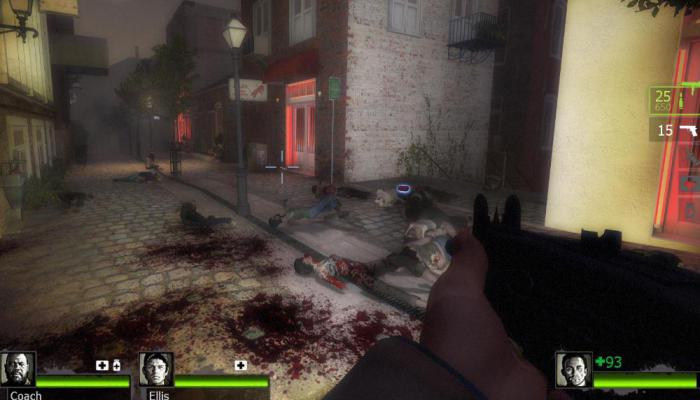700x400 pixels.
Task: Click Ellis's teammate portrait
Action: [156, 368]
